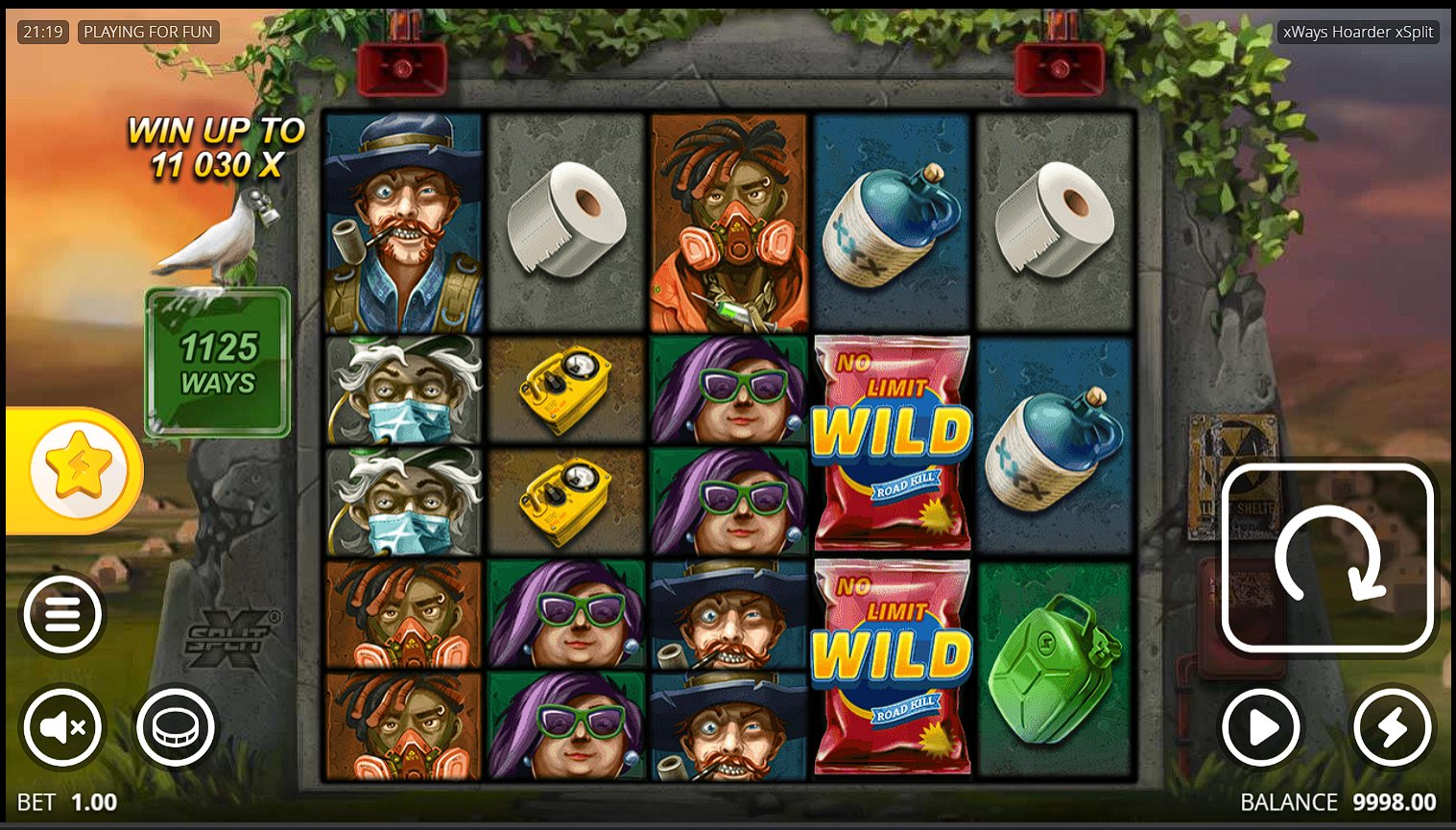Open the hamburger menu
1456x830 pixels.
(62, 614)
